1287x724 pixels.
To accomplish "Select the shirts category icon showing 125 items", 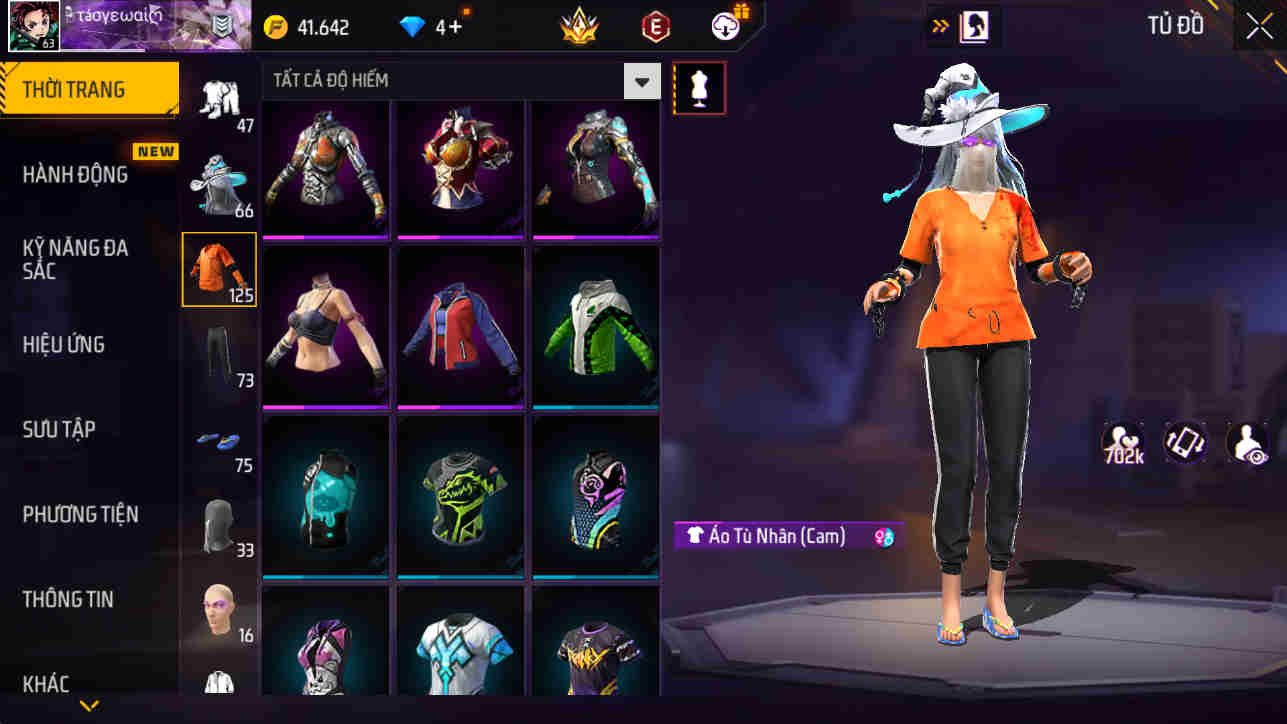I will (x=219, y=268).
